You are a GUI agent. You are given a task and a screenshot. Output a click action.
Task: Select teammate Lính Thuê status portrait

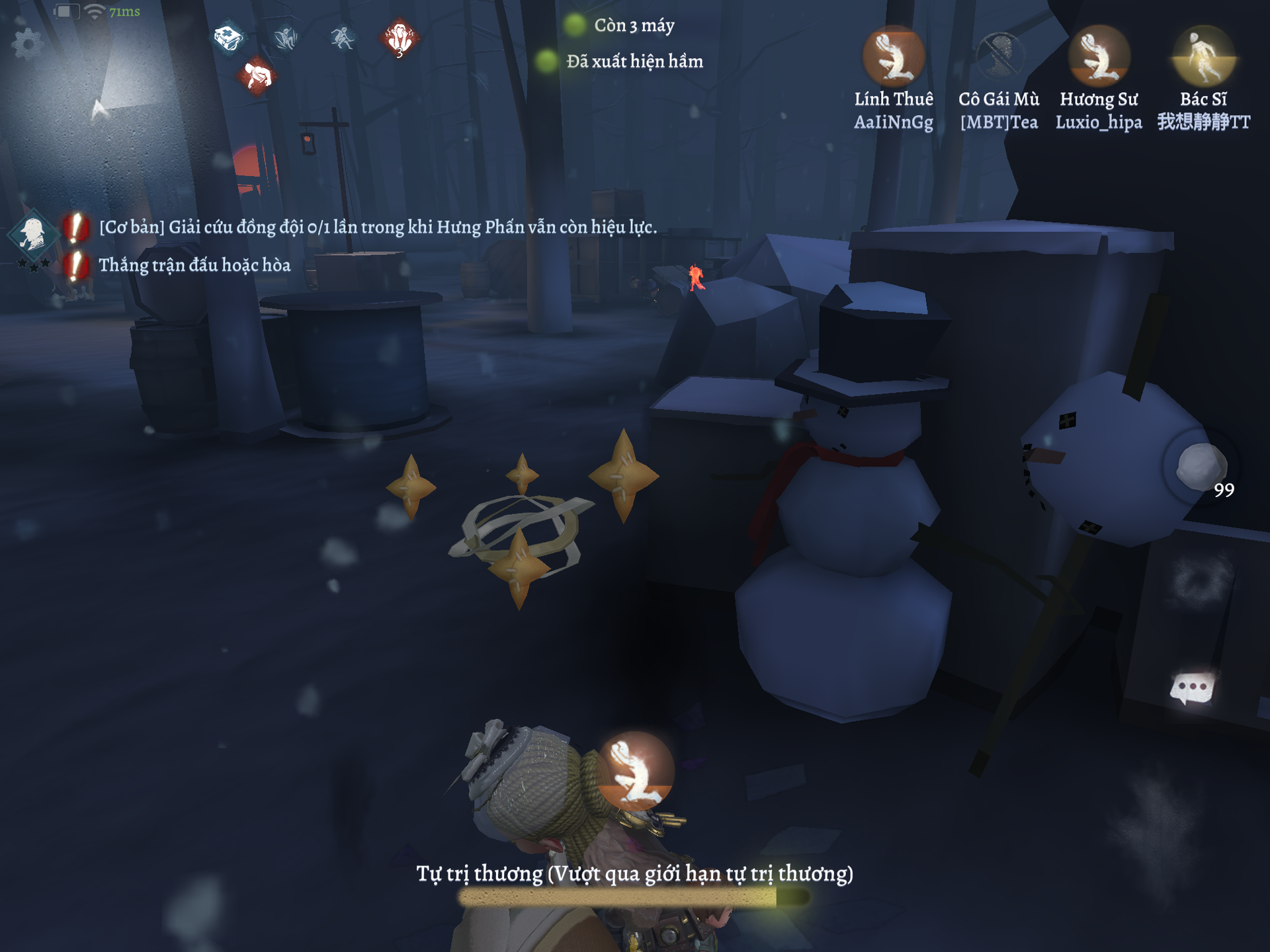click(894, 57)
